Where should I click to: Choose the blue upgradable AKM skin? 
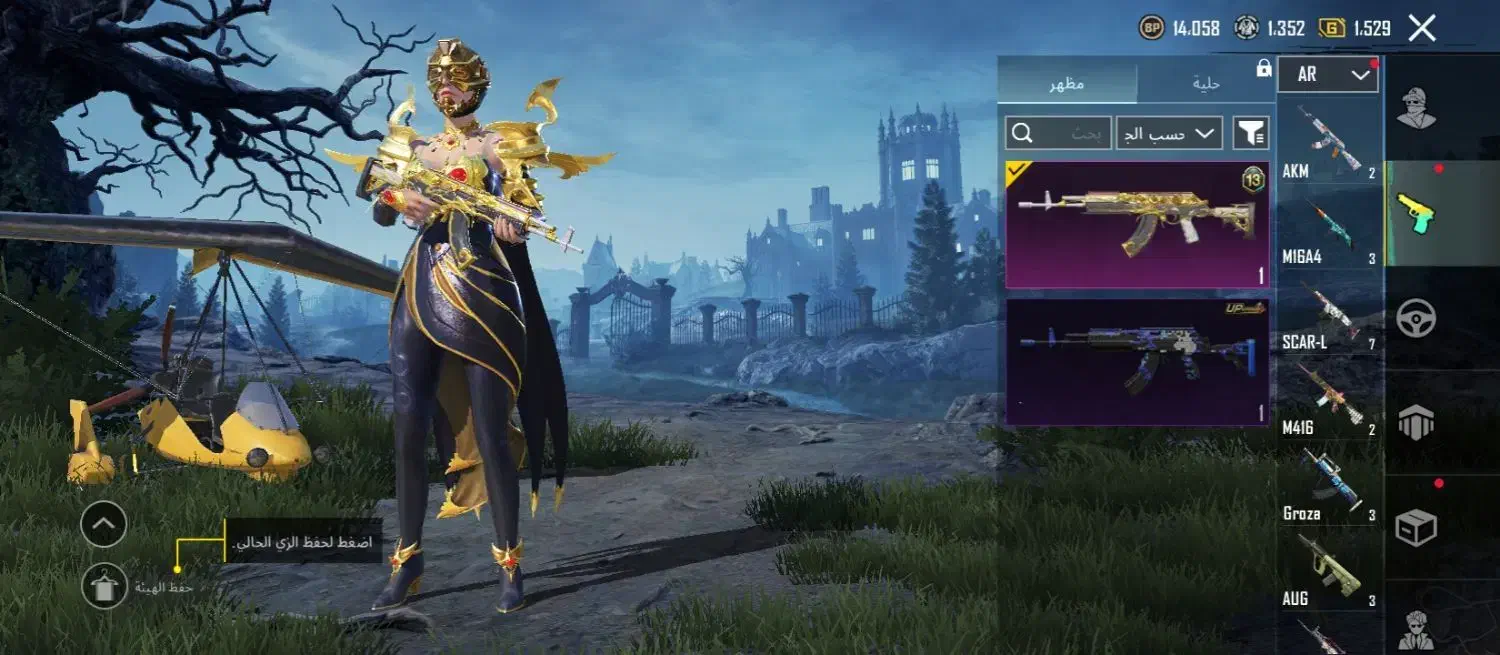click(x=1137, y=362)
